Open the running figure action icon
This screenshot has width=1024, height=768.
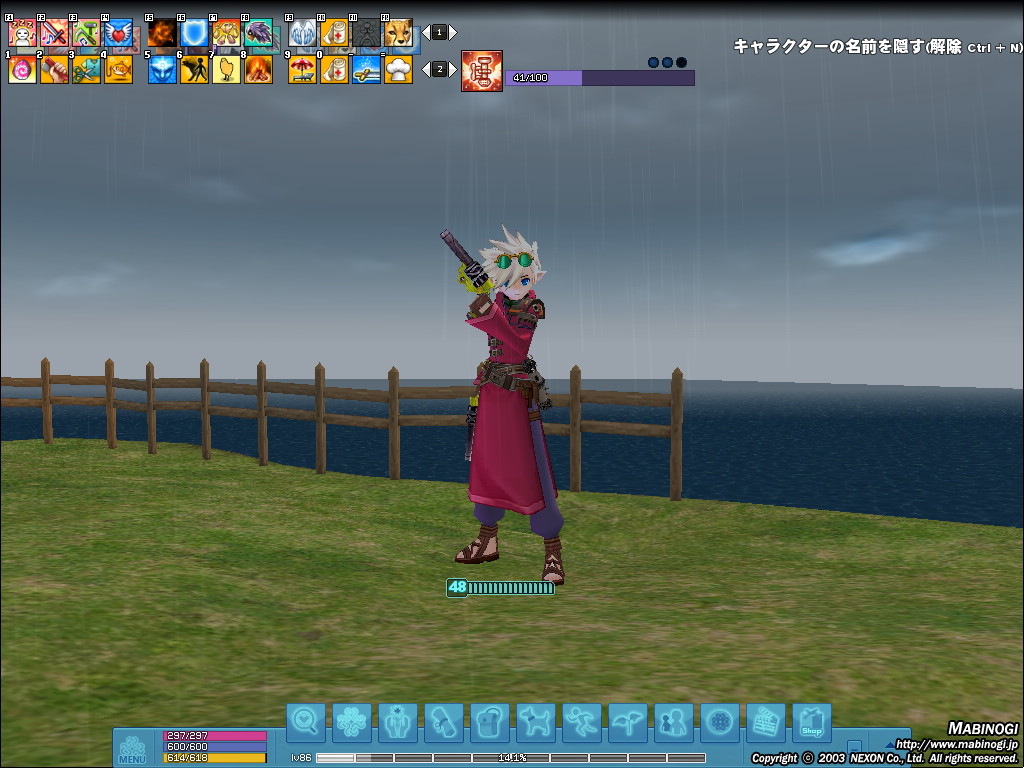581,722
